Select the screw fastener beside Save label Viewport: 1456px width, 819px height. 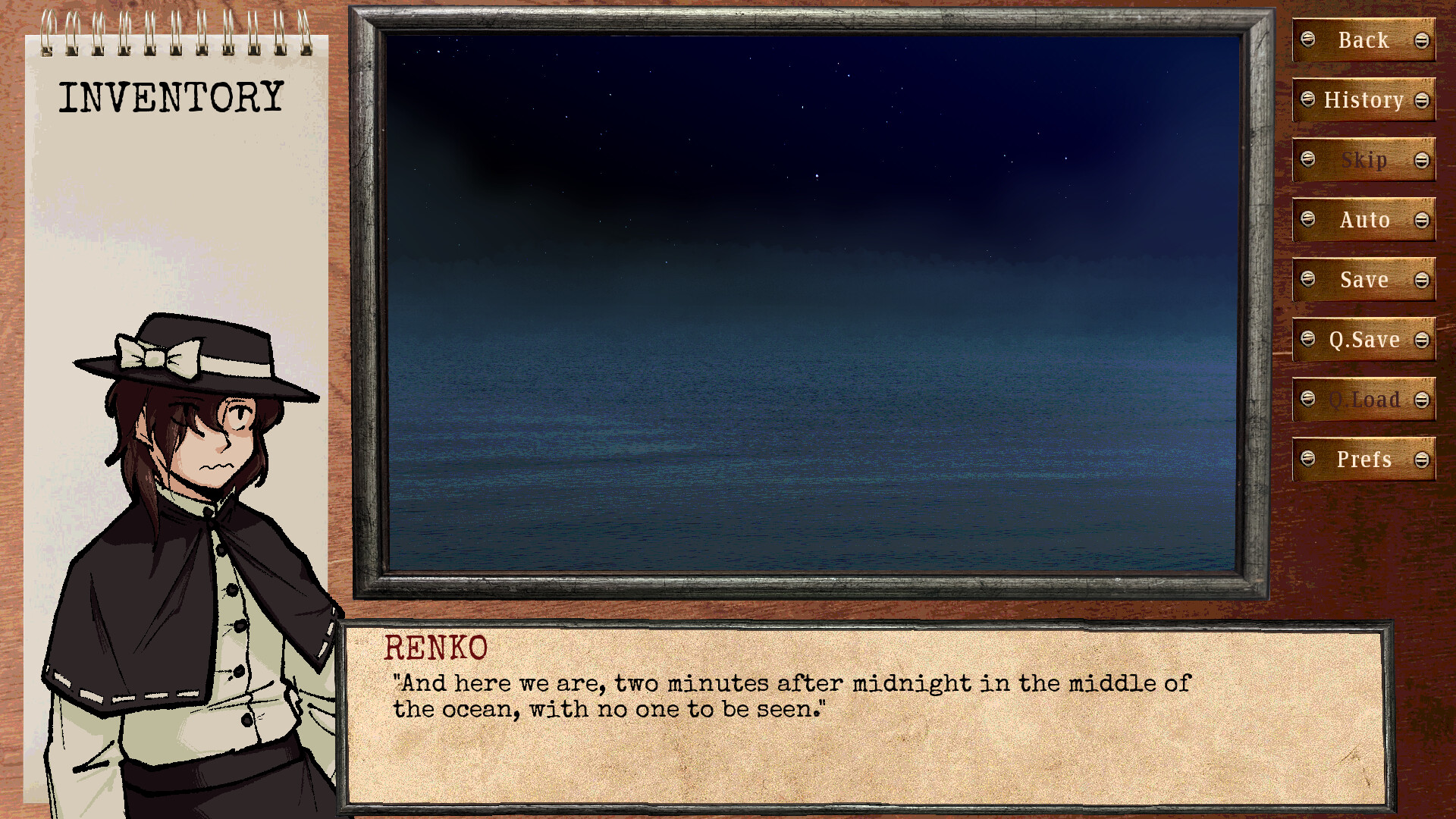[x=1309, y=280]
